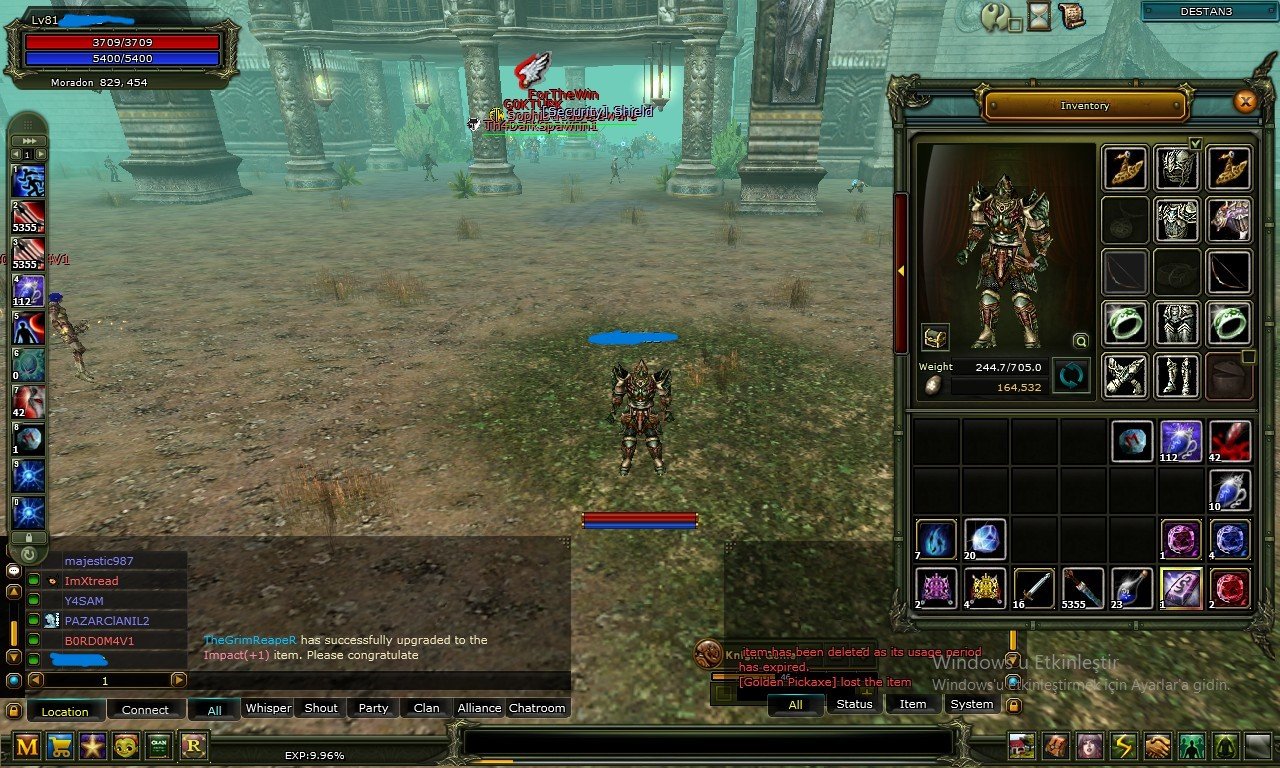The image size is (1280, 768).
Task: Select the equipped chest armor slot
Action: pos(1177,219)
